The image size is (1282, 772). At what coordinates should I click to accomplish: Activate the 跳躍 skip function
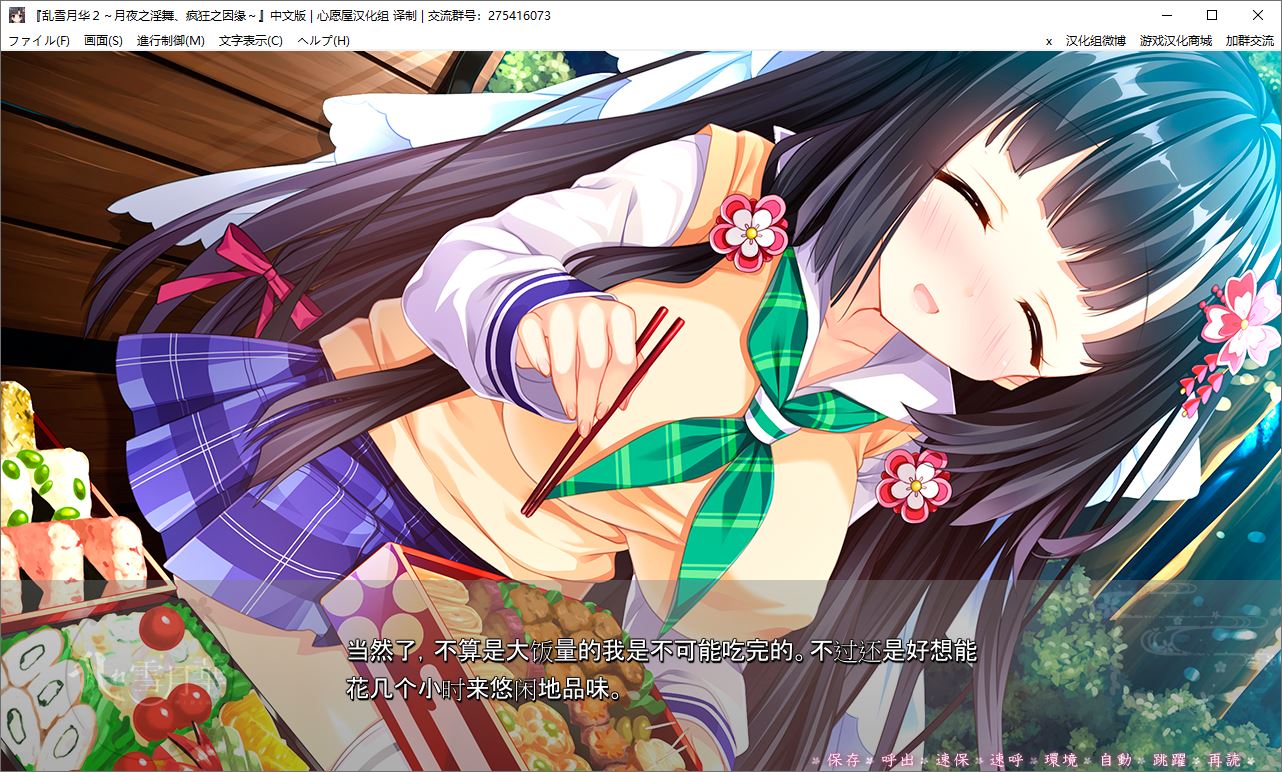tap(1168, 760)
